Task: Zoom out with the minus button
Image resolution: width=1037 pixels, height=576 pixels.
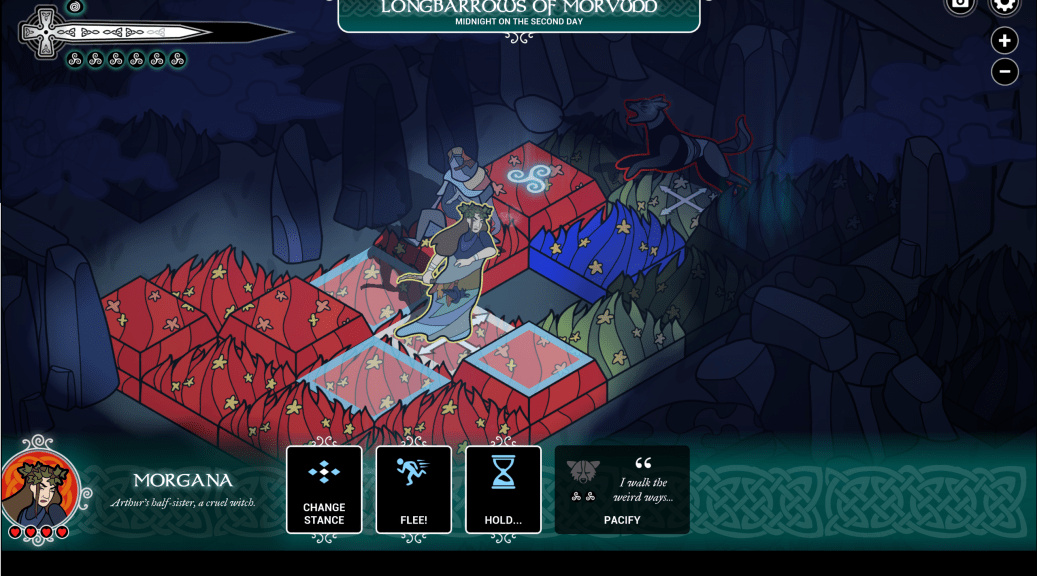Action: (x=1005, y=72)
